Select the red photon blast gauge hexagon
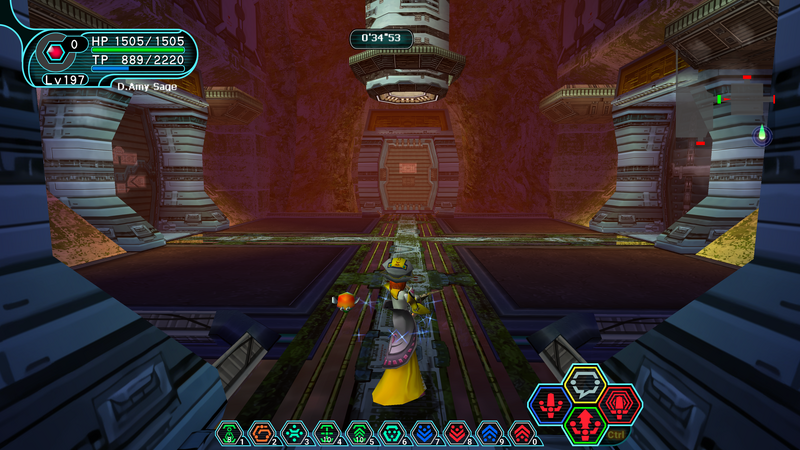800x450 pixels. [56, 48]
